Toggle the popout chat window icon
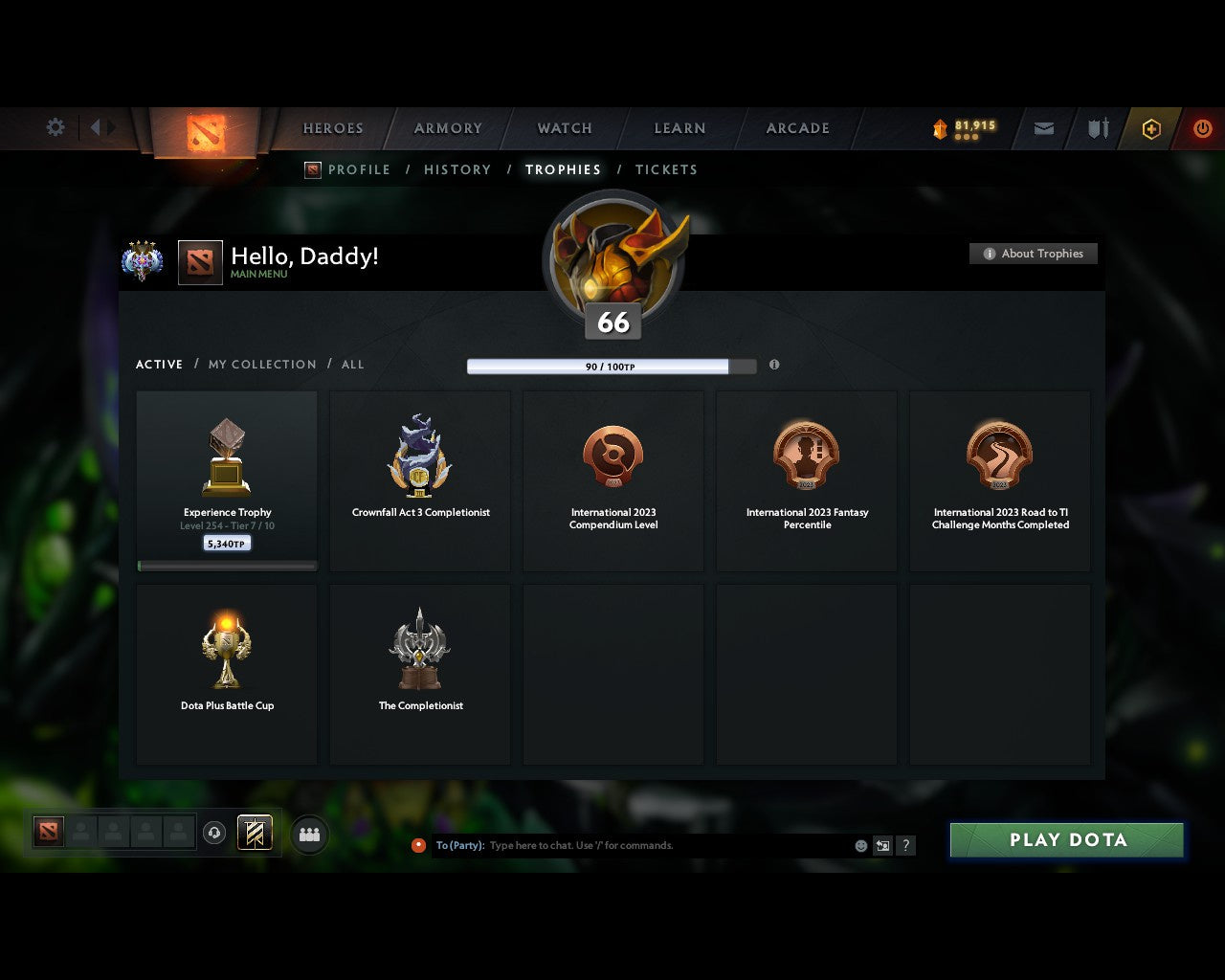 881,845
